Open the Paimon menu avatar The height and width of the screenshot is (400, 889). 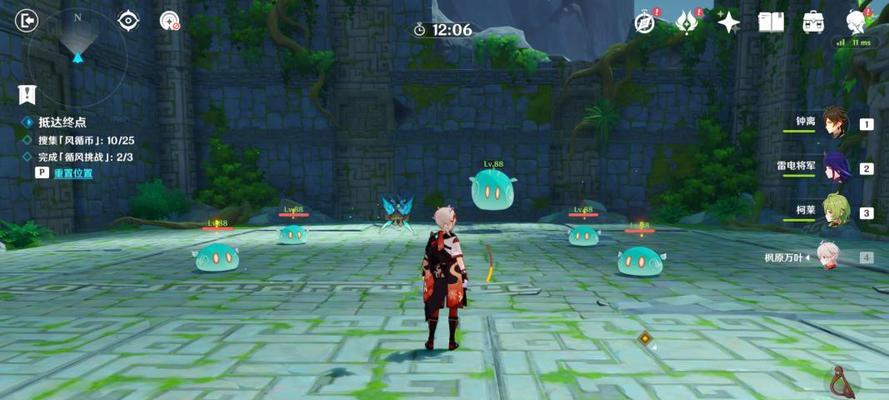(856, 20)
